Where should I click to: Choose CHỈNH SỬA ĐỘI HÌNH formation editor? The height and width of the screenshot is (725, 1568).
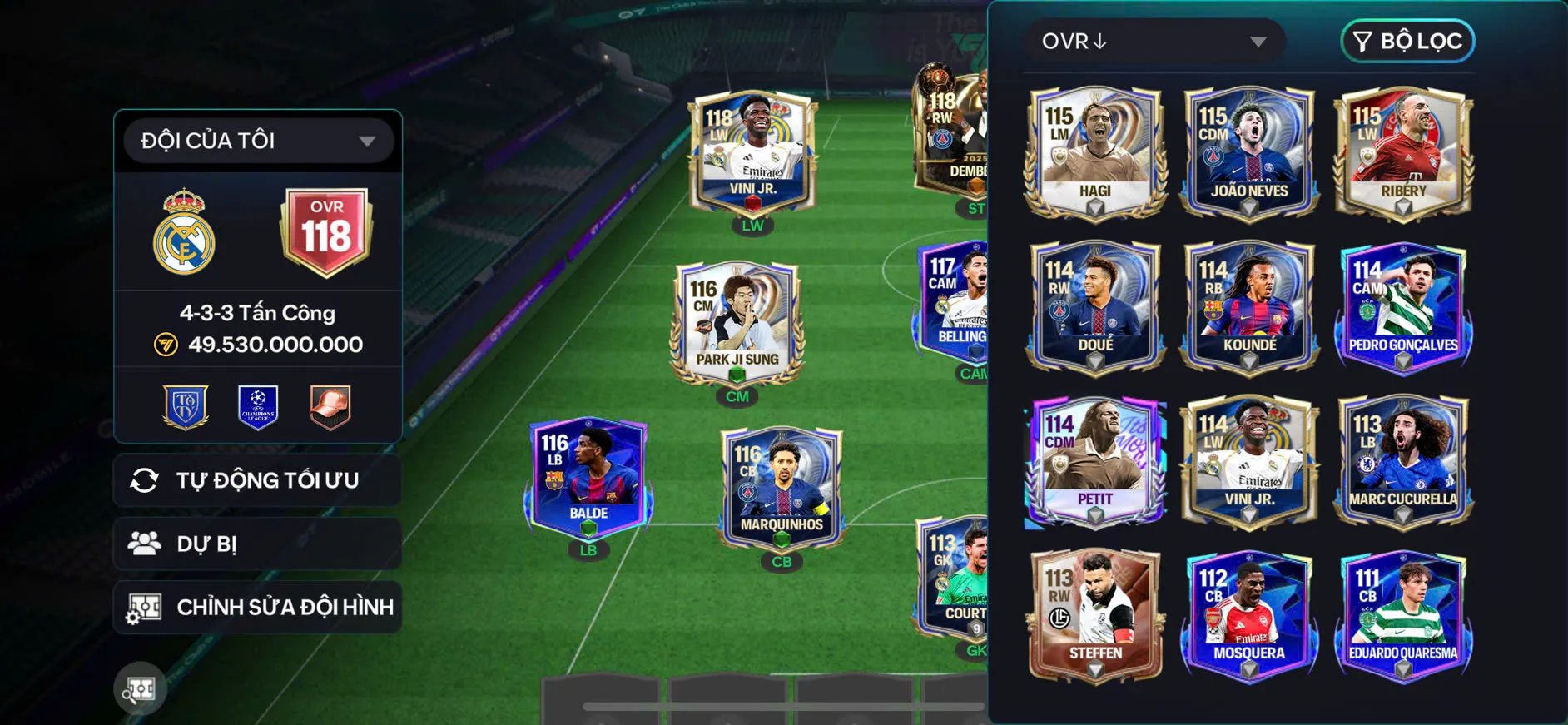coord(258,607)
